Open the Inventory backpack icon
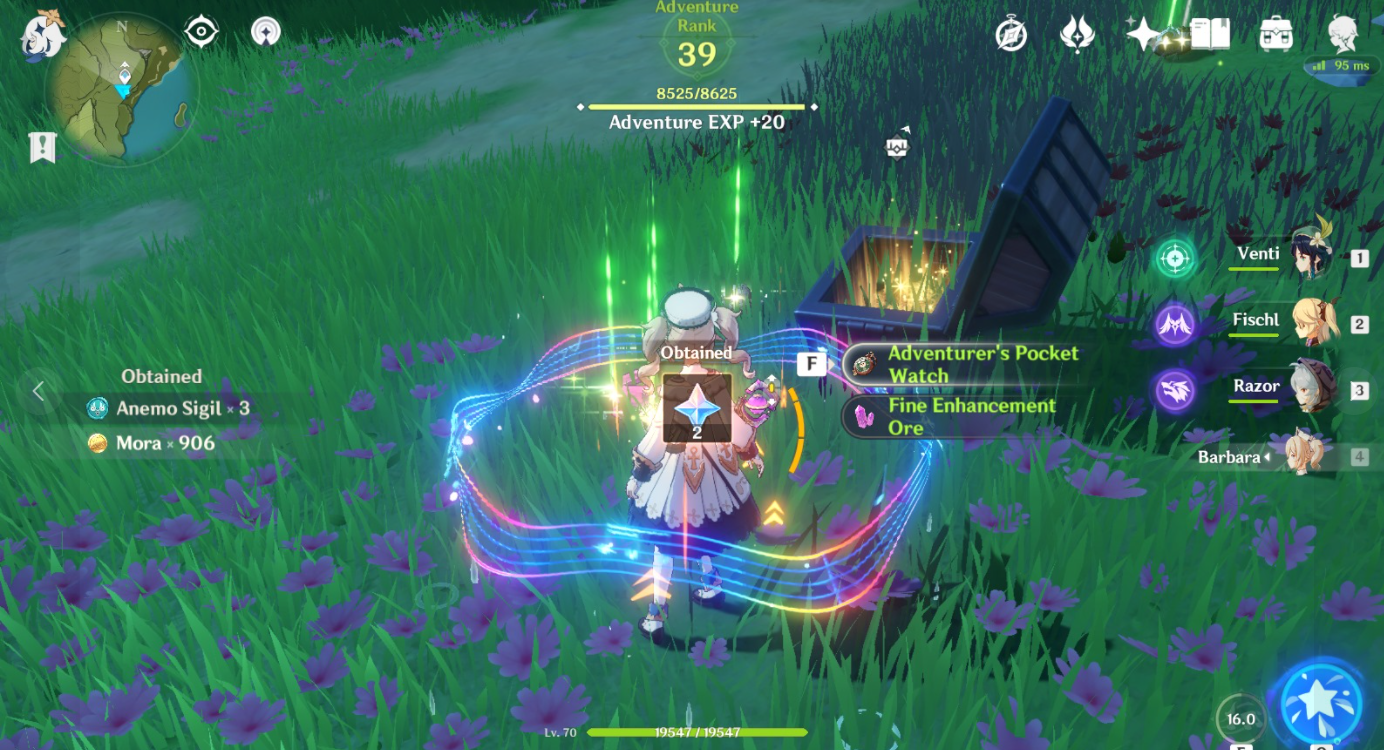Viewport: 1384px width, 750px height. (x=1274, y=34)
